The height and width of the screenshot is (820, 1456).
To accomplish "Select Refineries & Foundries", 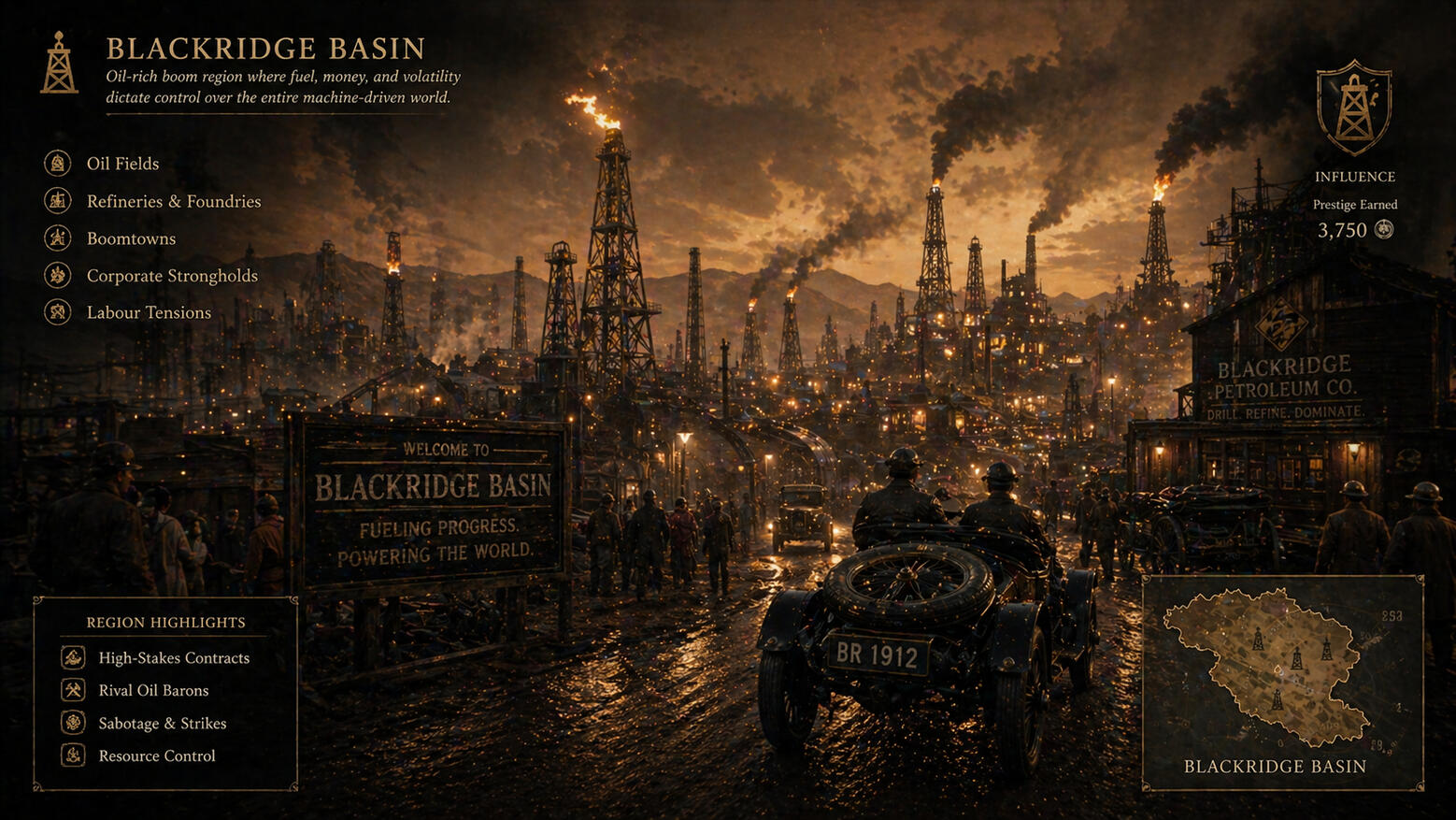I will [173, 201].
